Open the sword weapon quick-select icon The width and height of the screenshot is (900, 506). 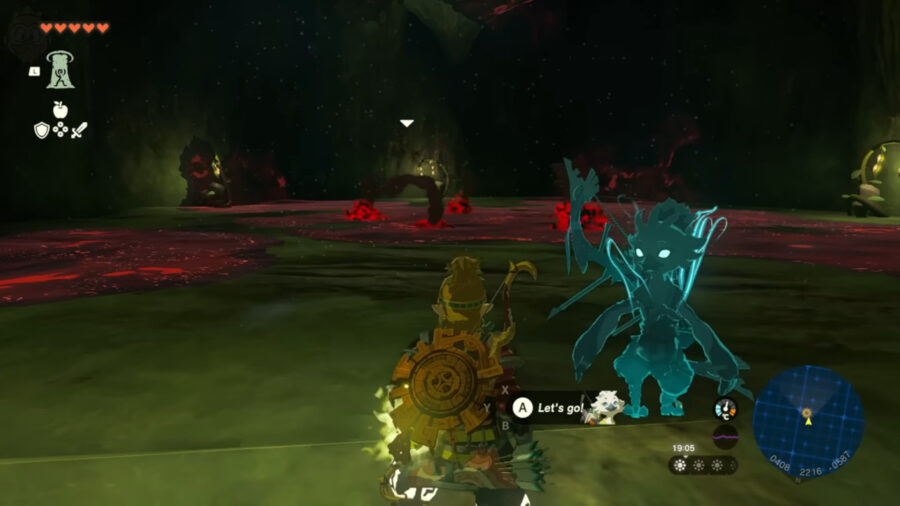(x=78, y=130)
